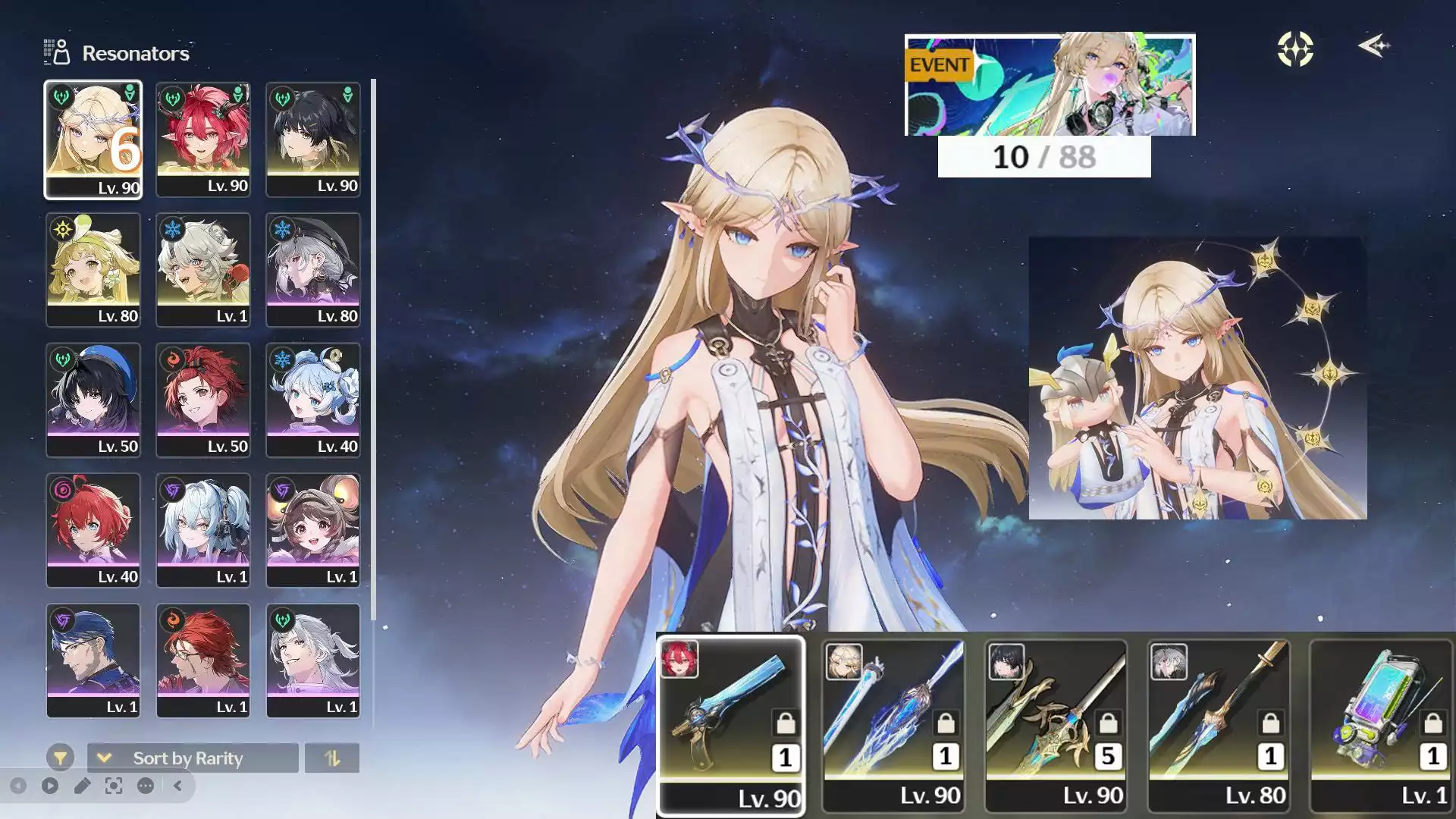Click the circular crosshair icon at top right
This screenshot has width=1456, height=819.
tap(1295, 49)
